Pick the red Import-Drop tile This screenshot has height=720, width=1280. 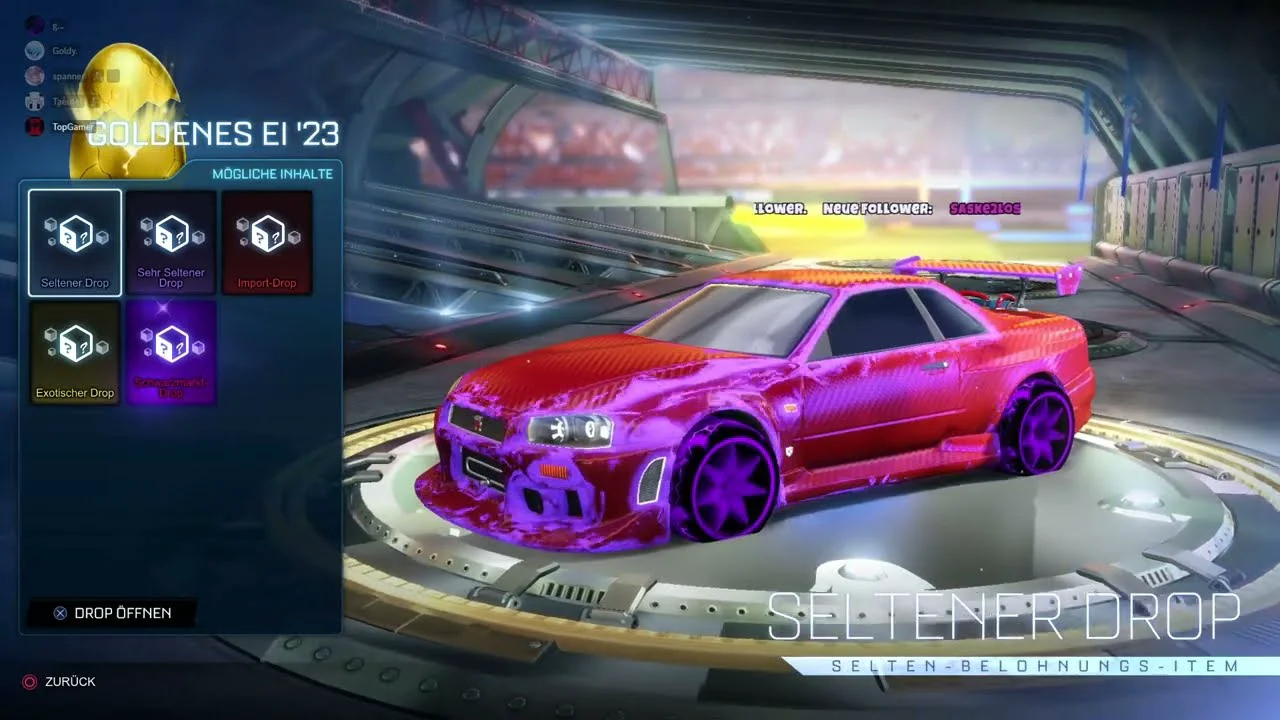point(267,243)
